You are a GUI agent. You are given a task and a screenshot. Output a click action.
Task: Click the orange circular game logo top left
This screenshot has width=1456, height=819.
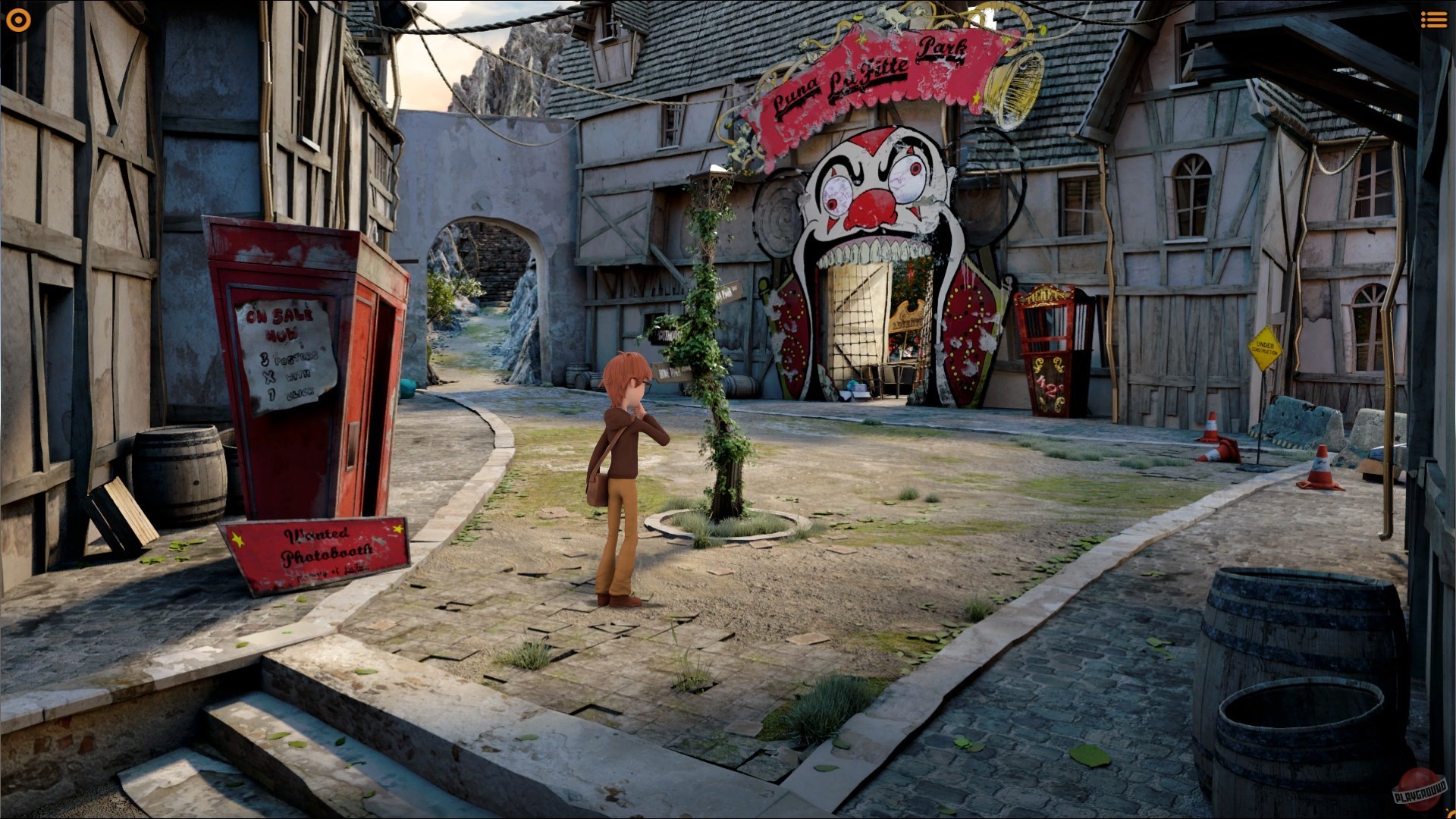18,20
